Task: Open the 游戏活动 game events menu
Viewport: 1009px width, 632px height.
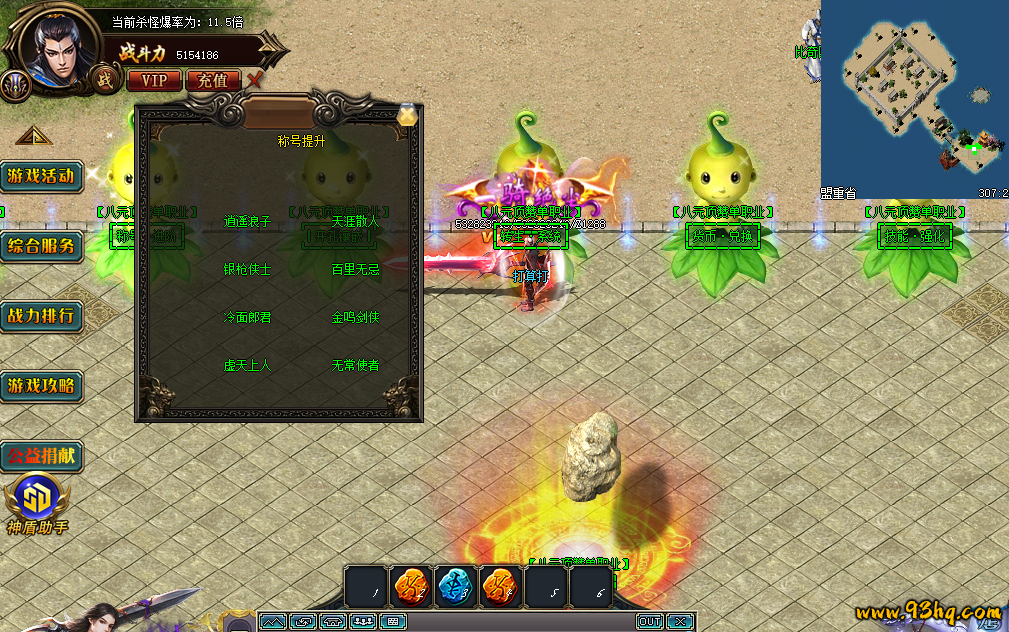Action: click(41, 177)
